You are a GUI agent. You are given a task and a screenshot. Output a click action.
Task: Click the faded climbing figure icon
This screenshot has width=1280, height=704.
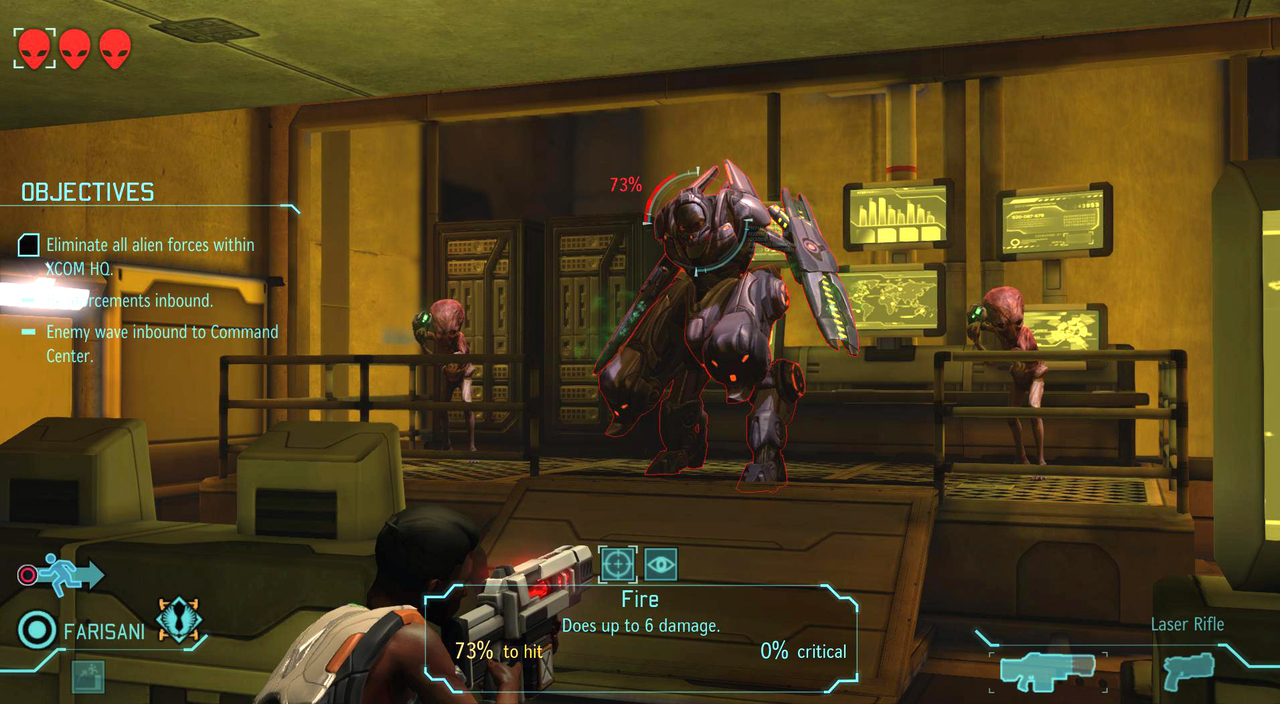point(88,677)
